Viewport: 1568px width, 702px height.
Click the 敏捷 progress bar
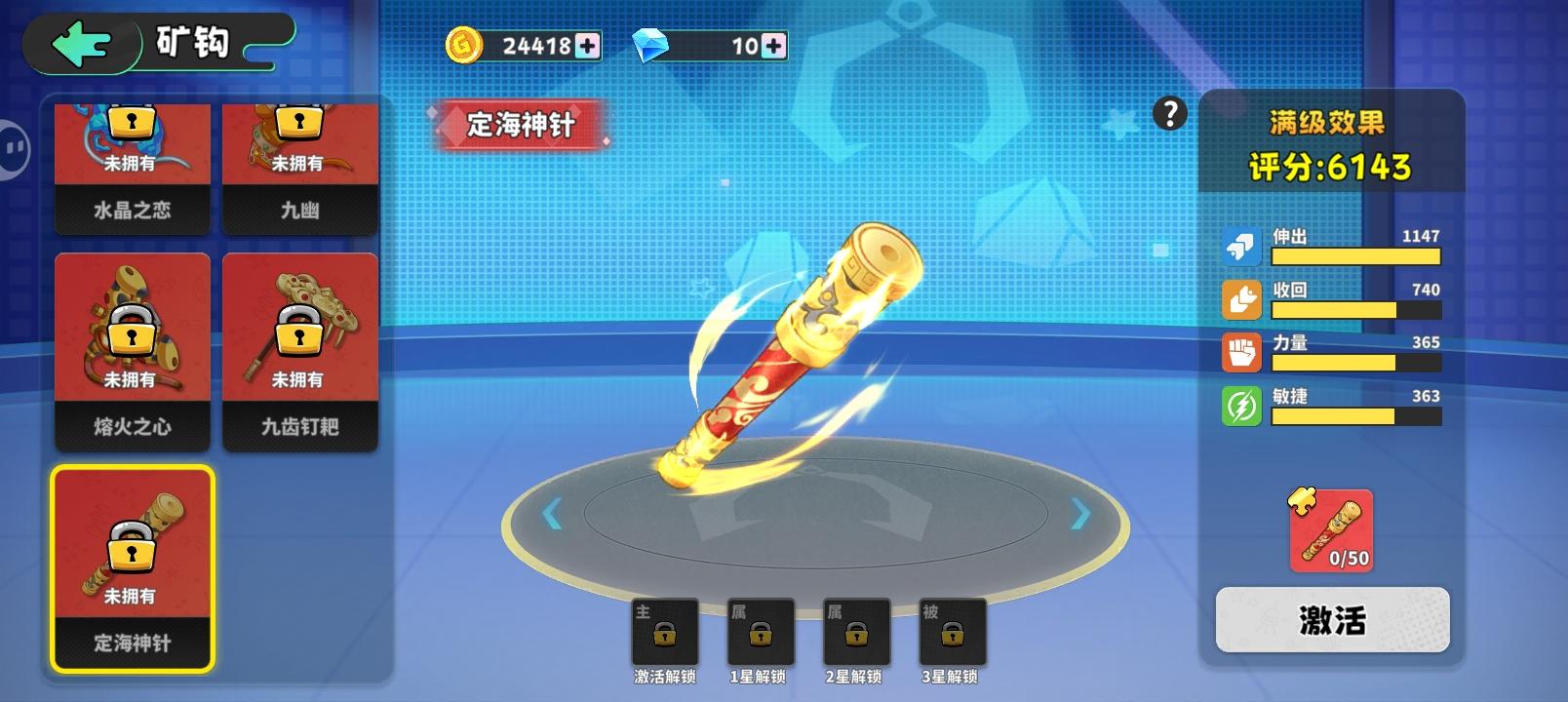(x=1355, y=414)
